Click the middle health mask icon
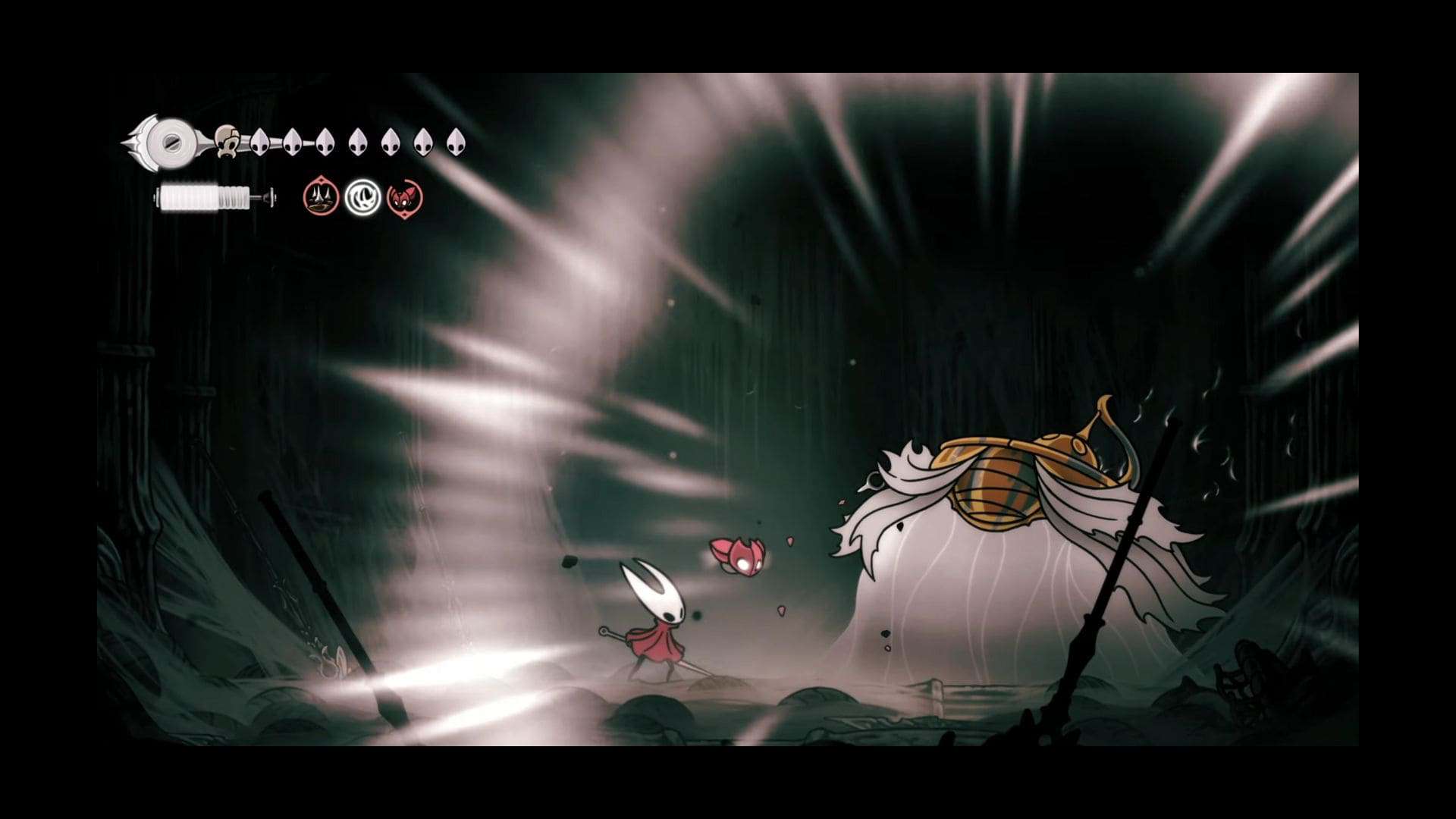The image size is (1456, 819). pos(356,142)
